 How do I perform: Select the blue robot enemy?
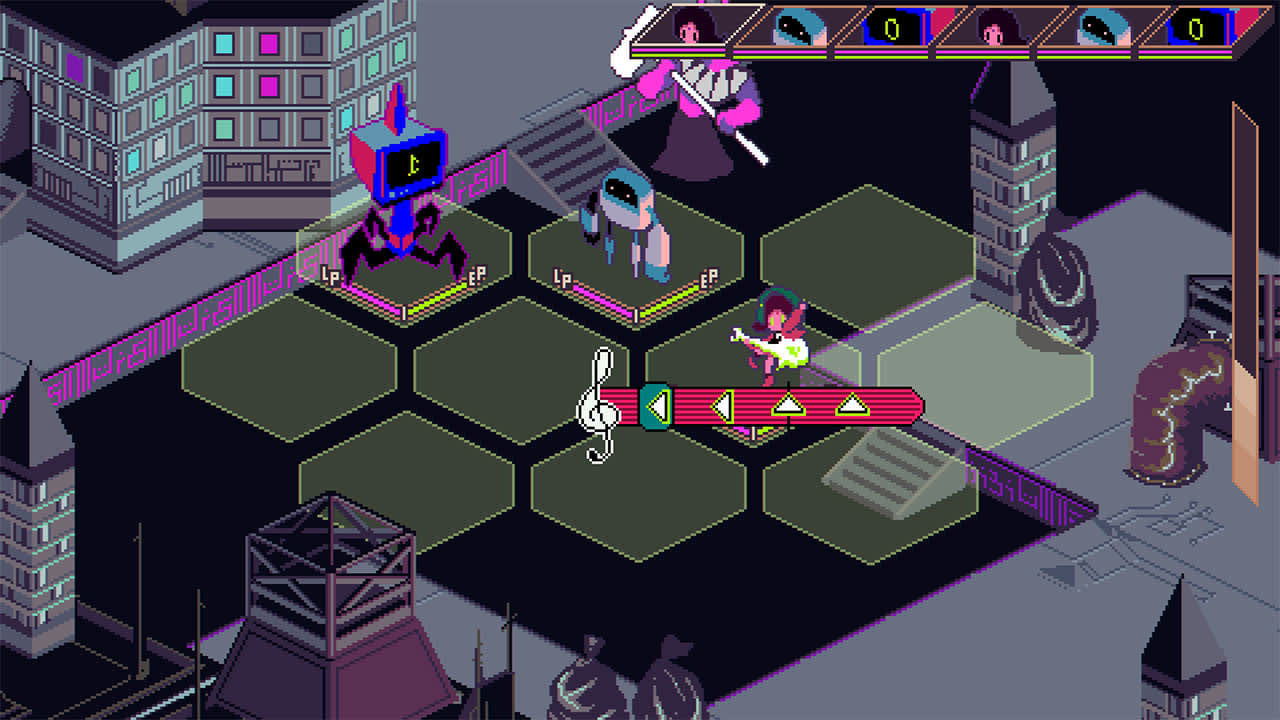[628, 215]
